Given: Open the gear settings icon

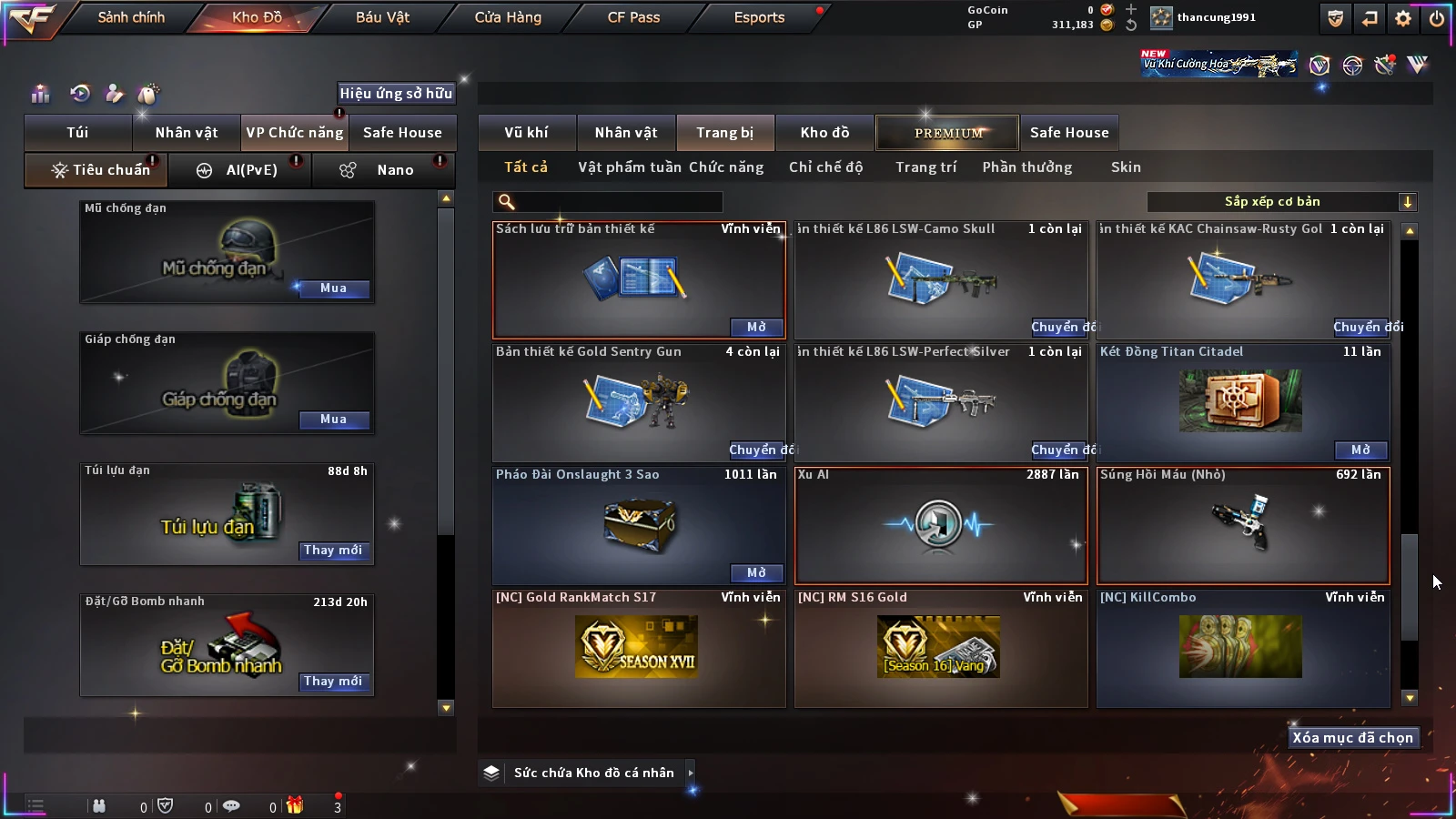Looking at the screenshot, I should coord(1403,18).
